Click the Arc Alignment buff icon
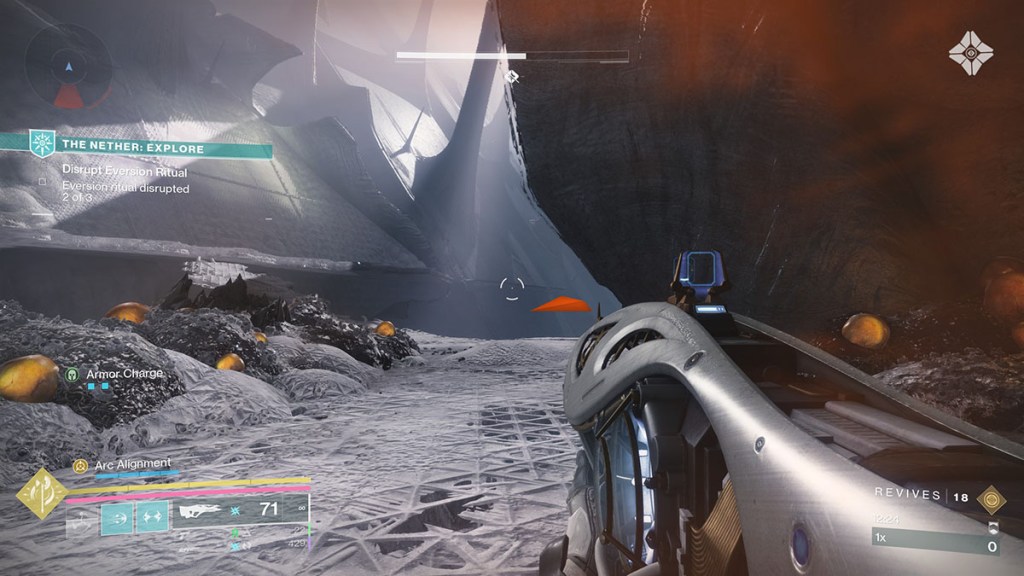This screenshot has width=1024, height=576. click(x=80, y=465)
